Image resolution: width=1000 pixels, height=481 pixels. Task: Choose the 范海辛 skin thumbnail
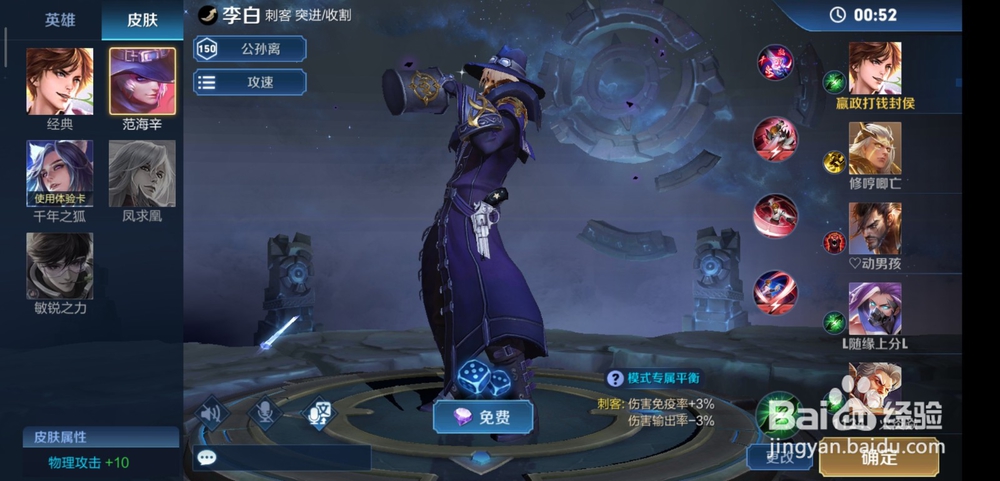[142, 82]
